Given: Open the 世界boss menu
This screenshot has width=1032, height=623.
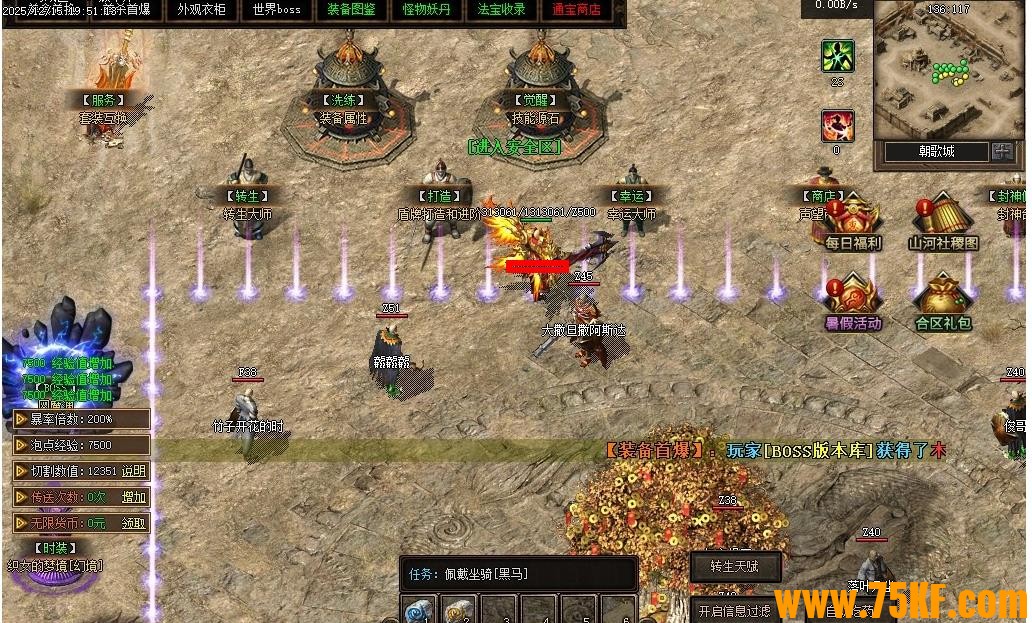Looking at the screenshot, I should pos(276,10).
